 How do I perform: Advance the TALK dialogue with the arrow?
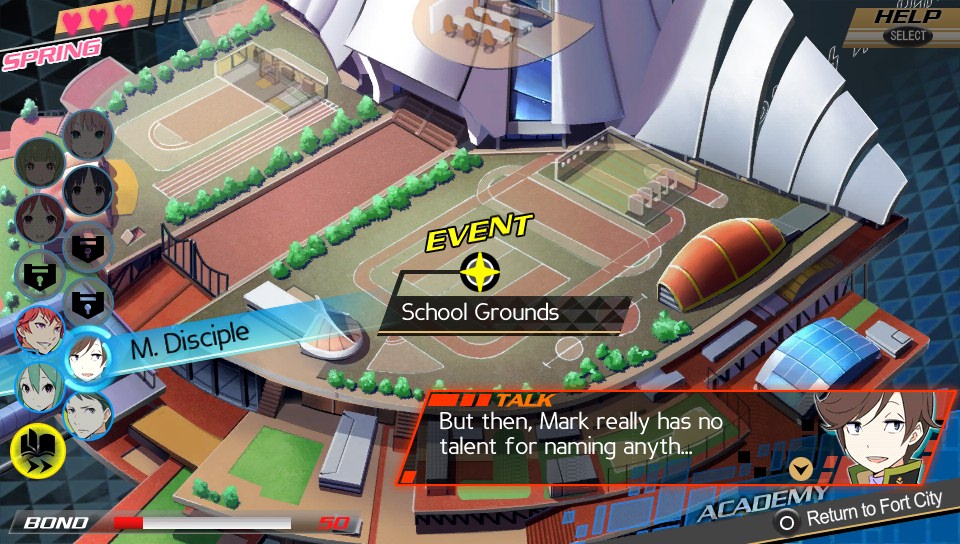point(799,467)
